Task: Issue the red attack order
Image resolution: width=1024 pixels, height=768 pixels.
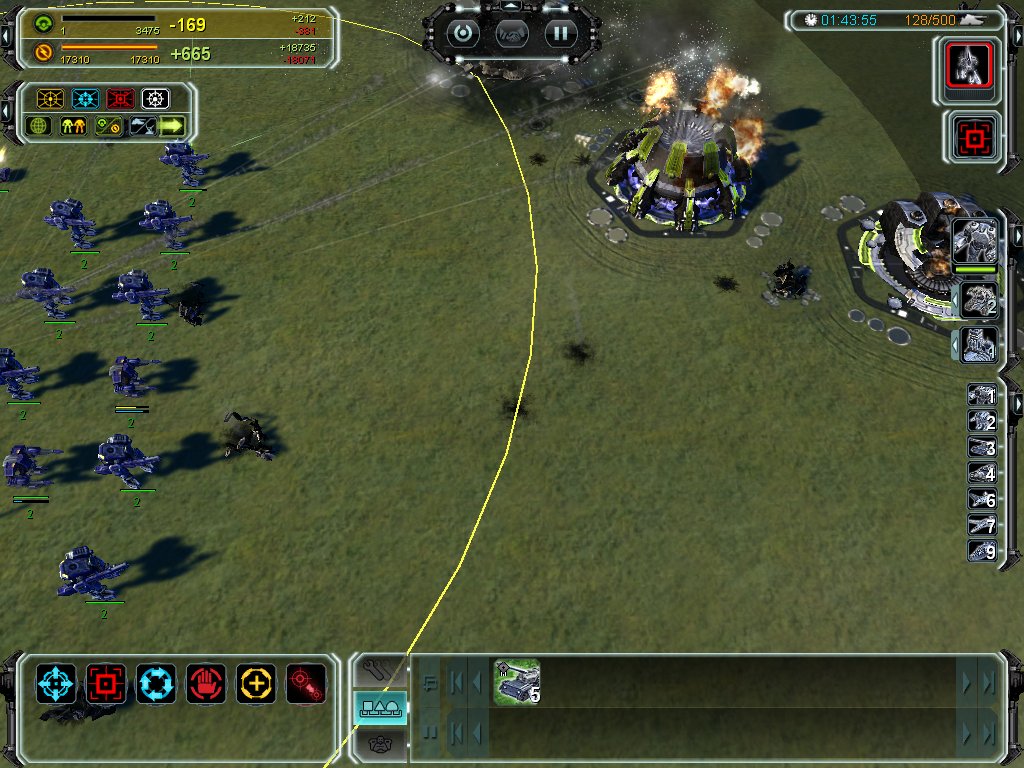Action: pos(106,684)
